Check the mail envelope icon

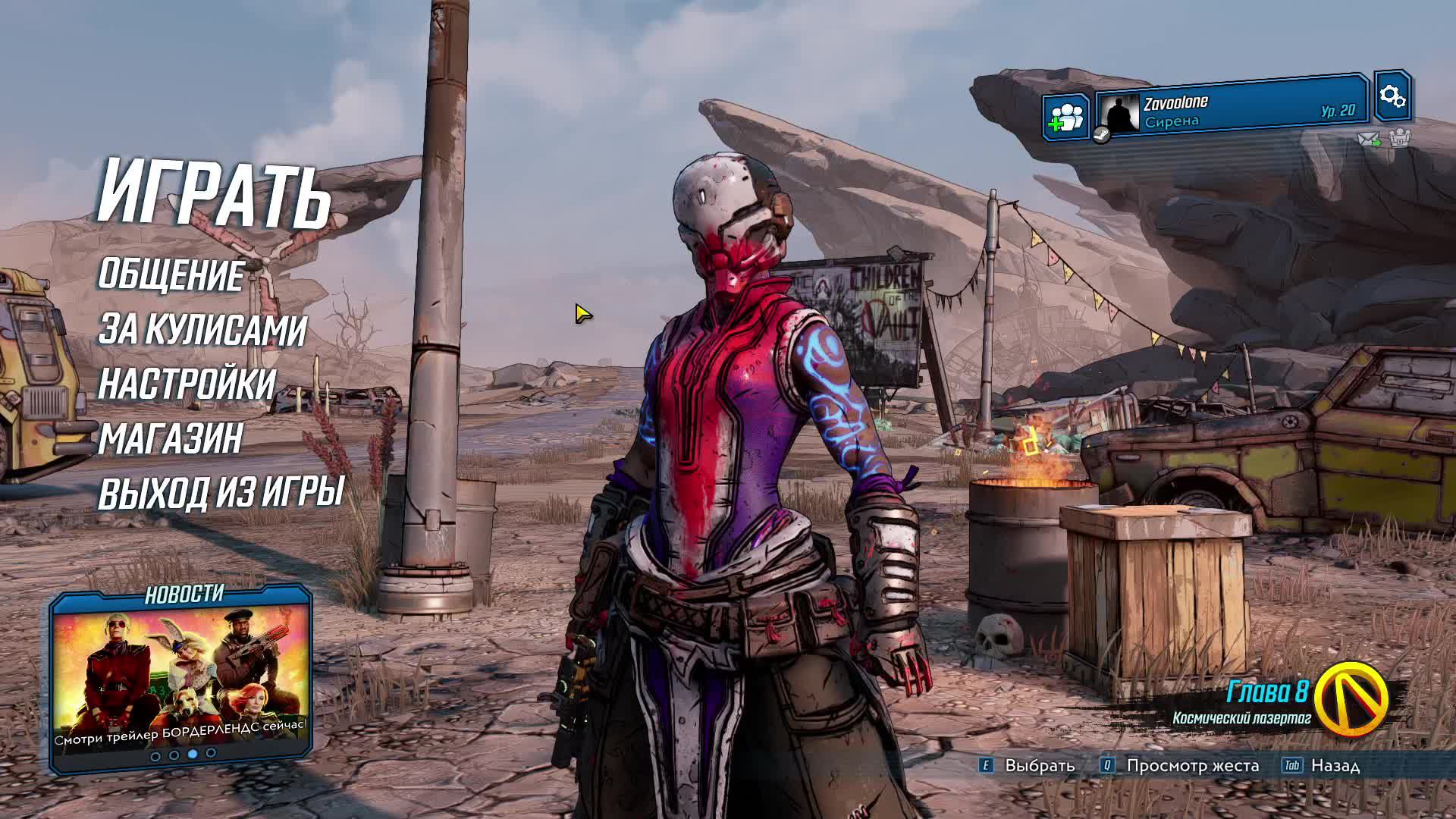pyautogui.click(x=1368, y=140)
